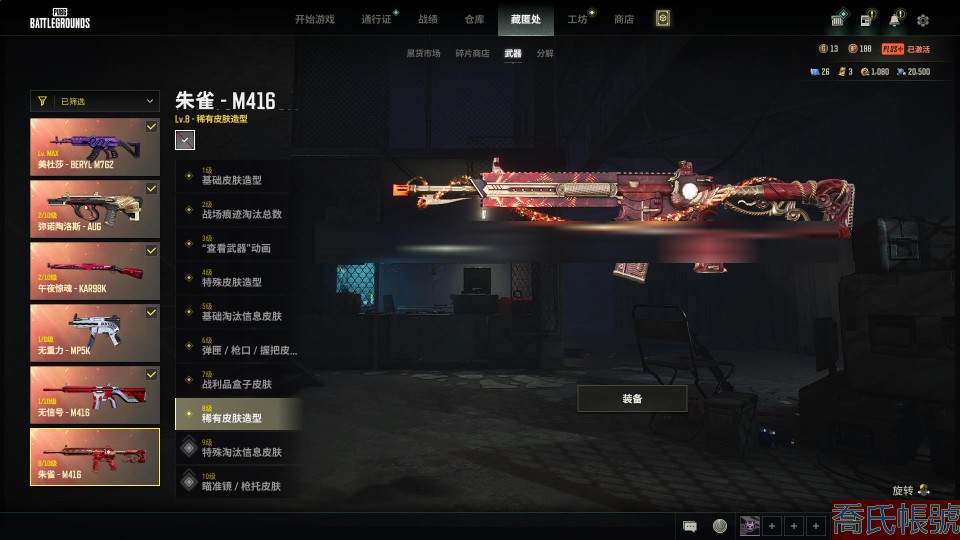Select the 美杜莎 Beryl M762 skin
The height and width of the screenshot is (540, 960).
(95, 147)
